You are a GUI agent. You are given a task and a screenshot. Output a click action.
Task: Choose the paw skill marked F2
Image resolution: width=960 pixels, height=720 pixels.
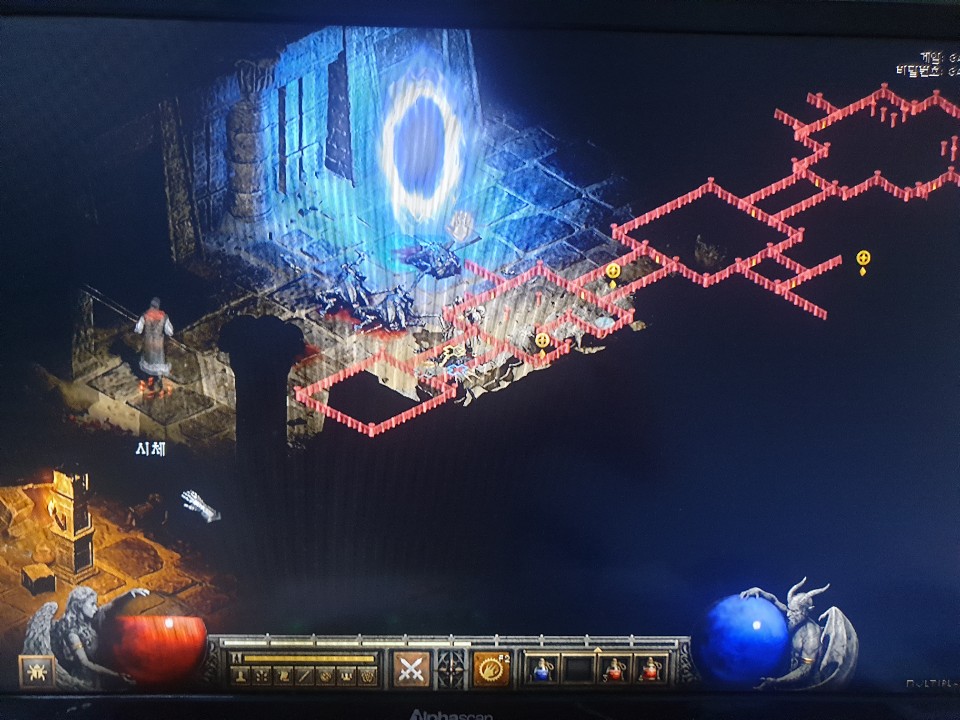(491, 668)
